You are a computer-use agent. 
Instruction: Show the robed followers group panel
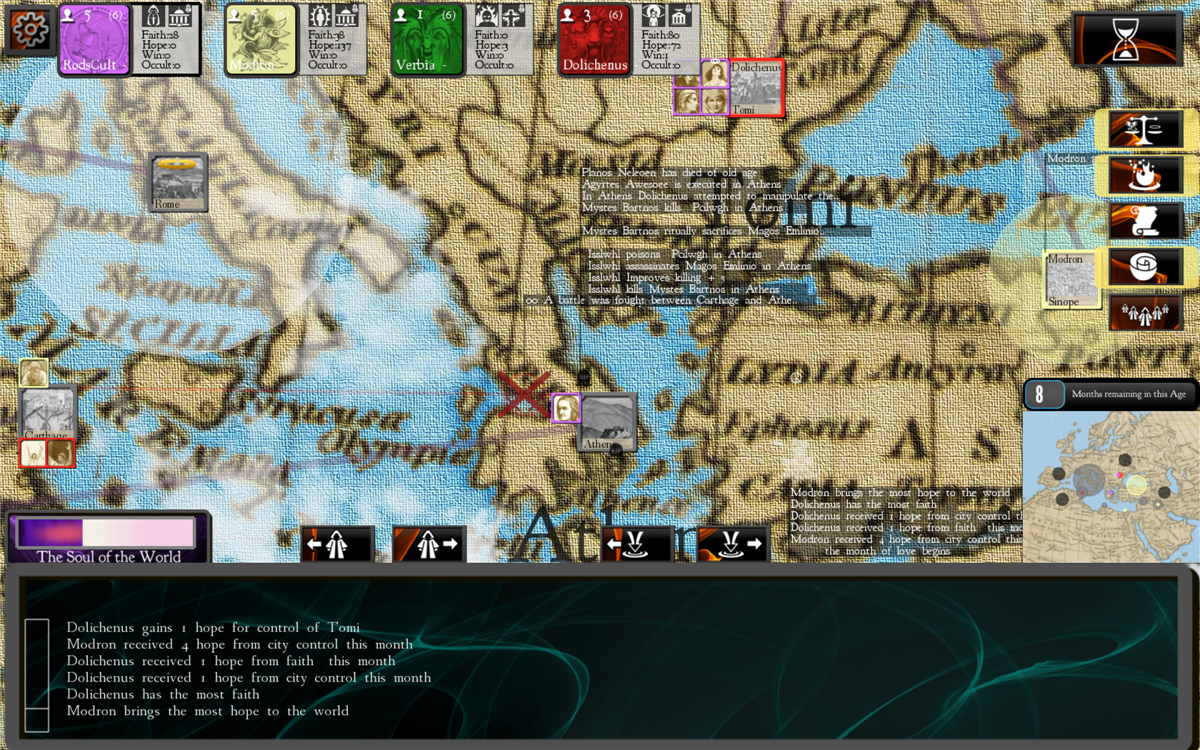click(1145, 313)
